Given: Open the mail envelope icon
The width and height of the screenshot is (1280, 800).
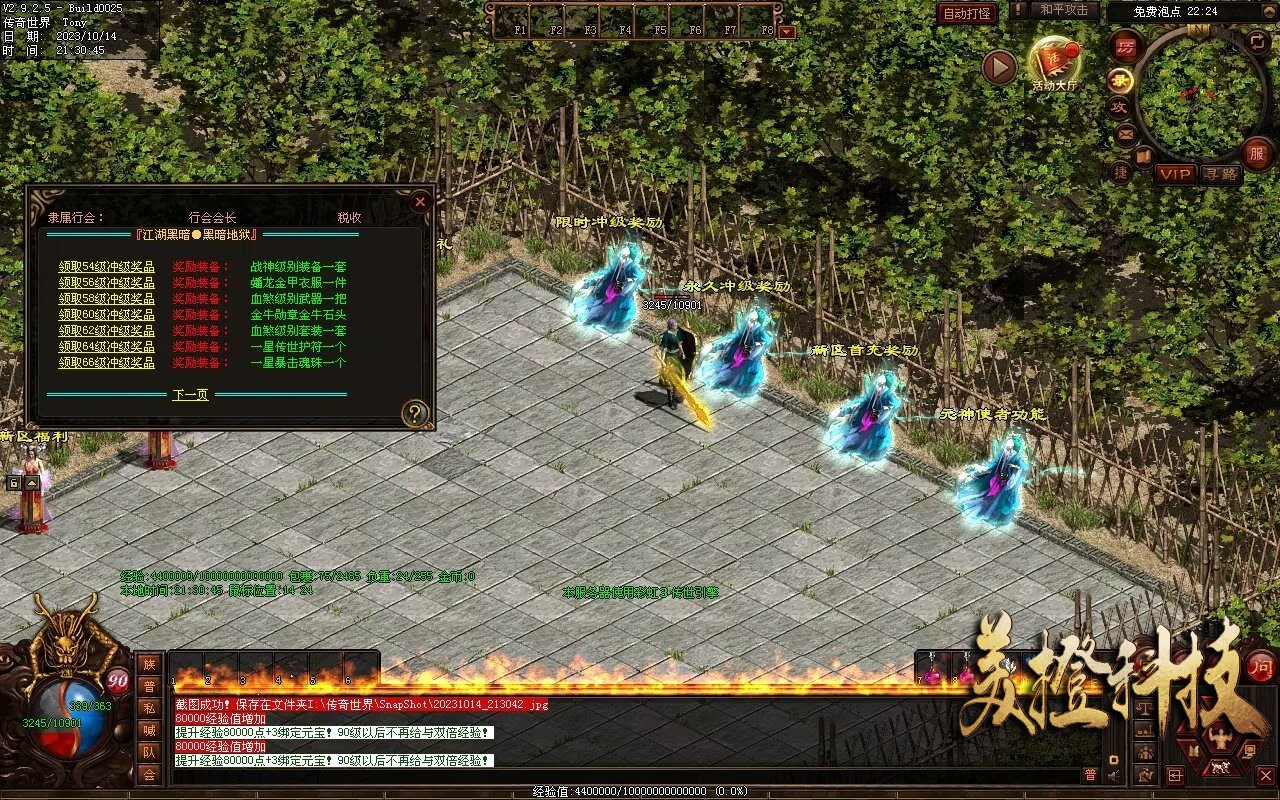Looking at the screenshot, I should (1126, 133).
